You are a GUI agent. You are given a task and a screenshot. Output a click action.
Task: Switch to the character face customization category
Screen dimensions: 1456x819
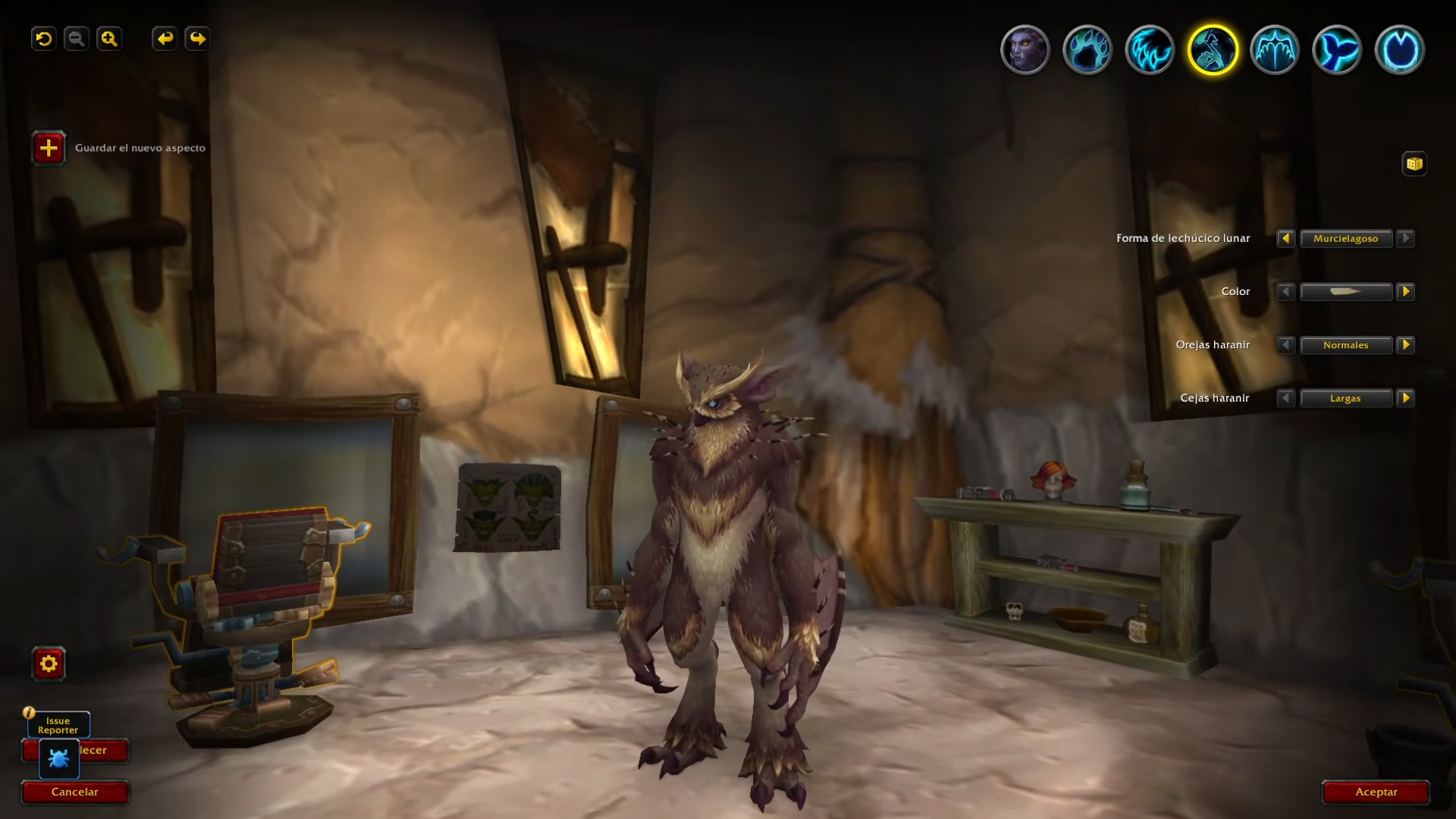(x=1025, y=50)
